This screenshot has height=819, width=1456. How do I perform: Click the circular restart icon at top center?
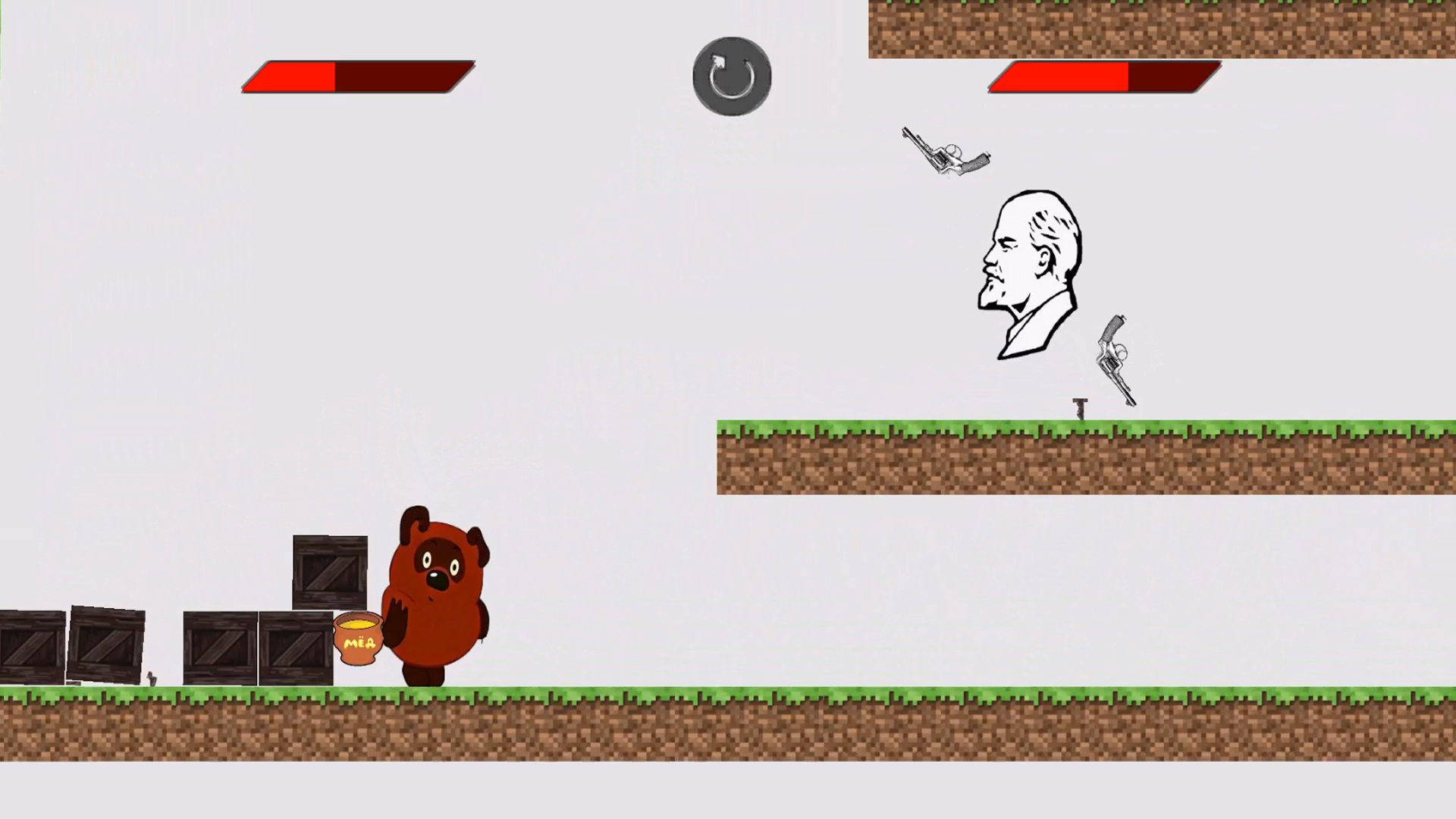click(730, 74)
